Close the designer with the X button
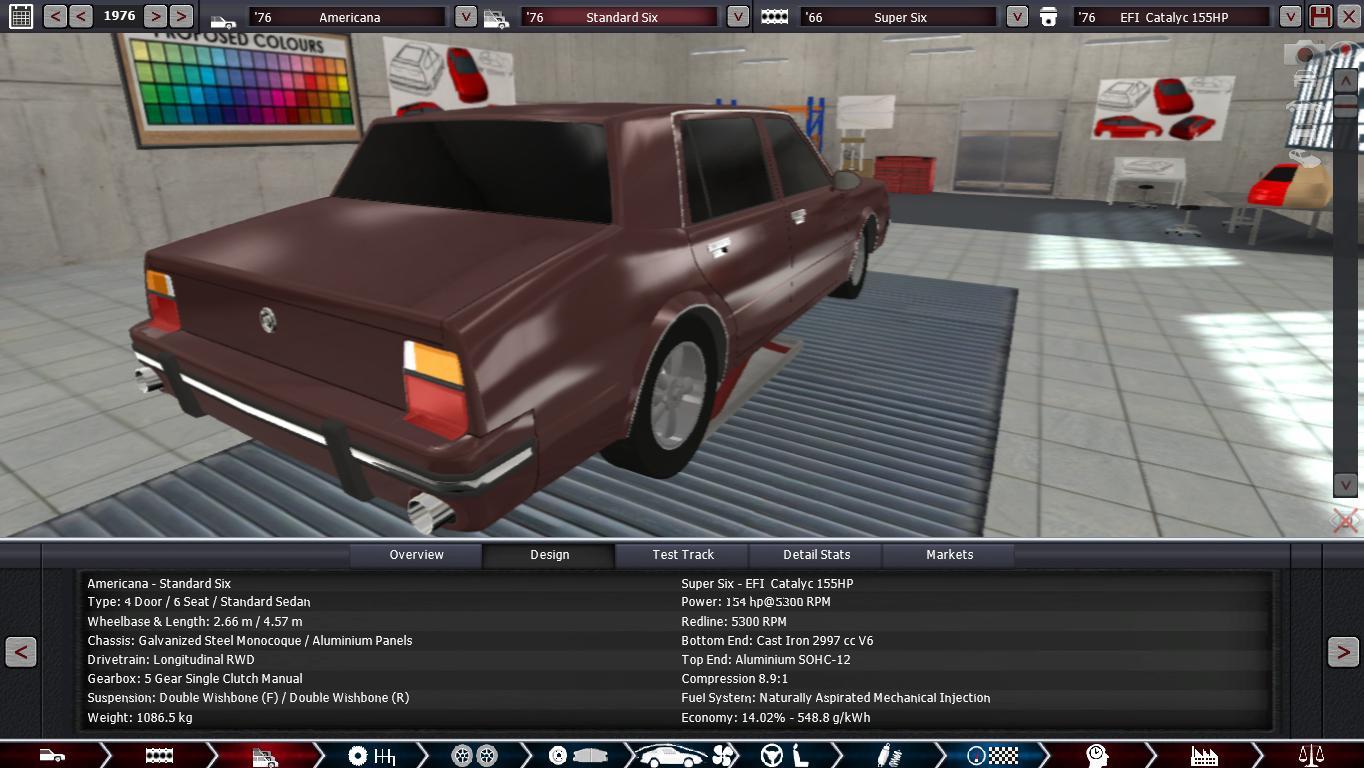This screenshot has width=1364, height=768. pyautogui.click(x=1348, y=17)
